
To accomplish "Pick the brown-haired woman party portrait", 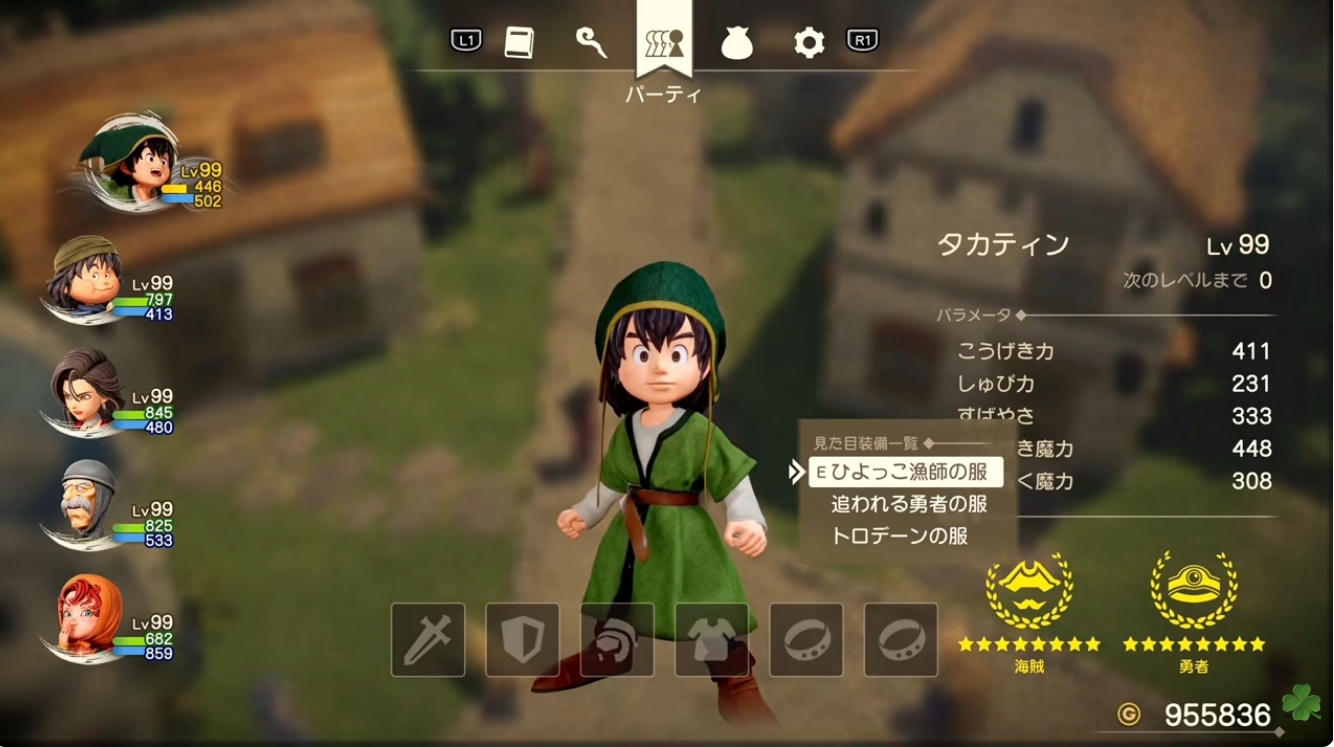I will tap(88, 388).
